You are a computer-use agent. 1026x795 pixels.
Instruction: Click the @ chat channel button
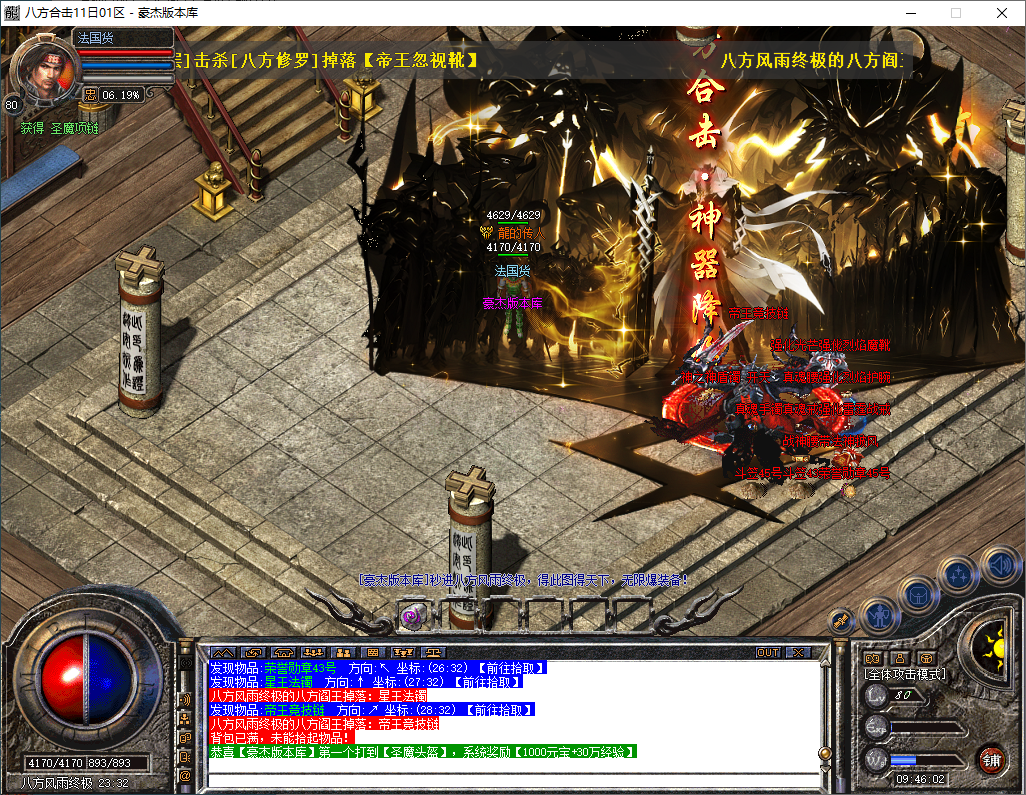point(185,775)
